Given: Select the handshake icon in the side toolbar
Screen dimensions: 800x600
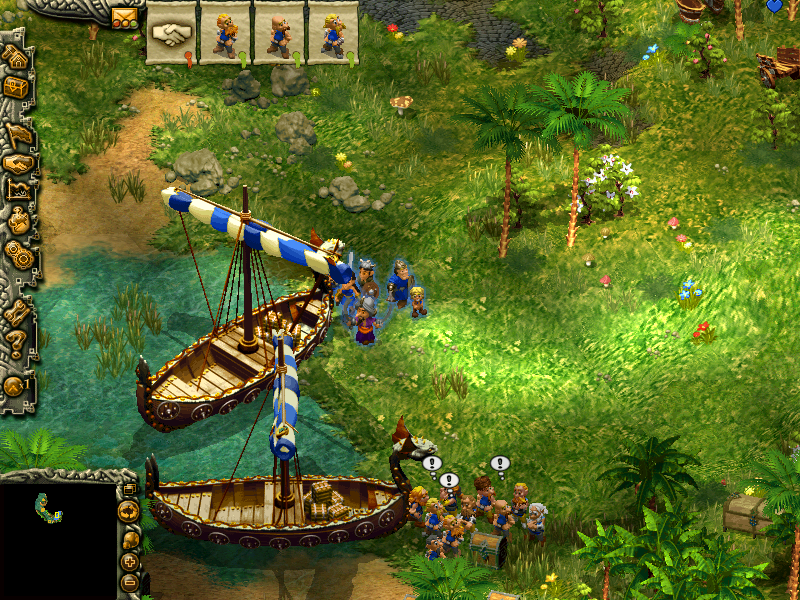Looking at the screenshot, I should pos(19,163).
